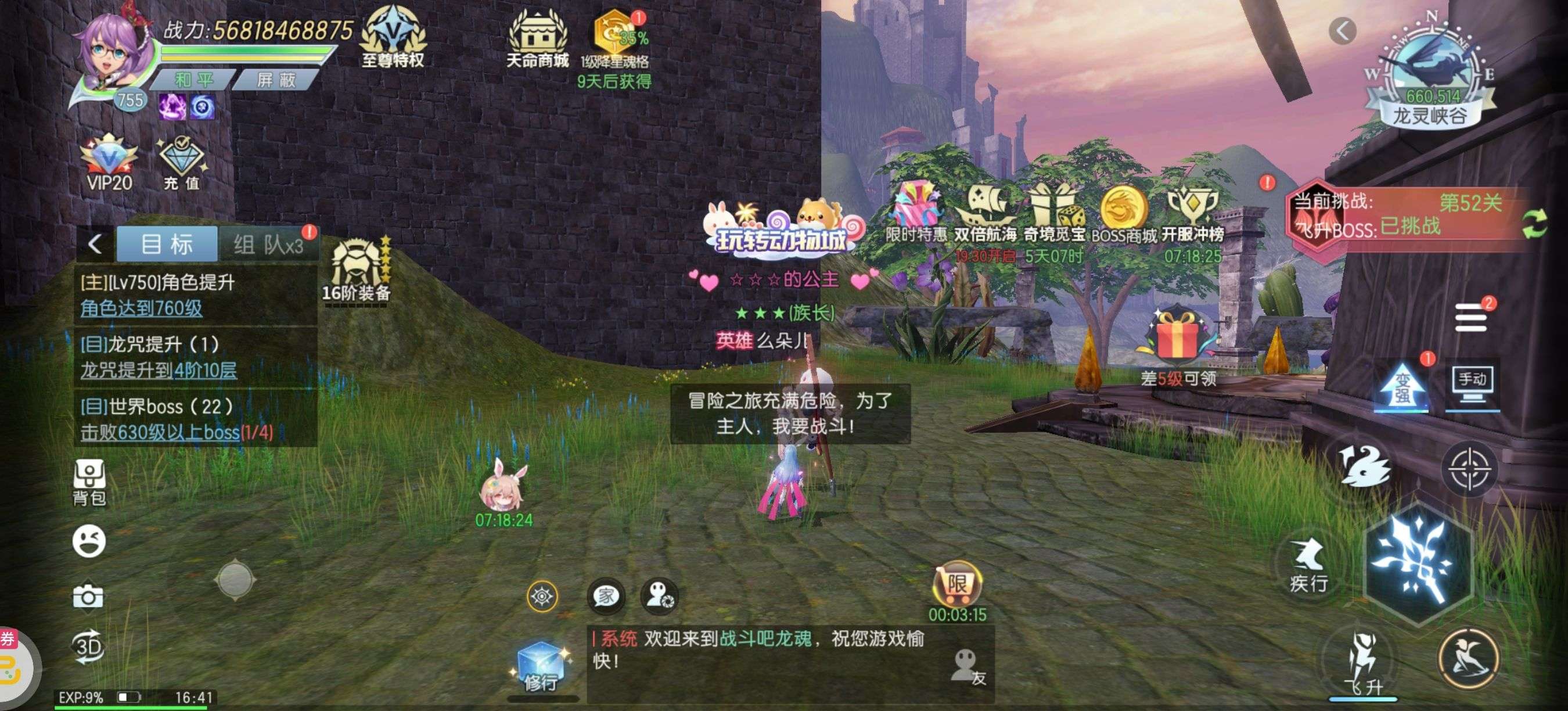The height and width of the screenshot is (711, 1568).
Task: Open the 龙灵峡谷 minimap
Action: click(1430, 73)
